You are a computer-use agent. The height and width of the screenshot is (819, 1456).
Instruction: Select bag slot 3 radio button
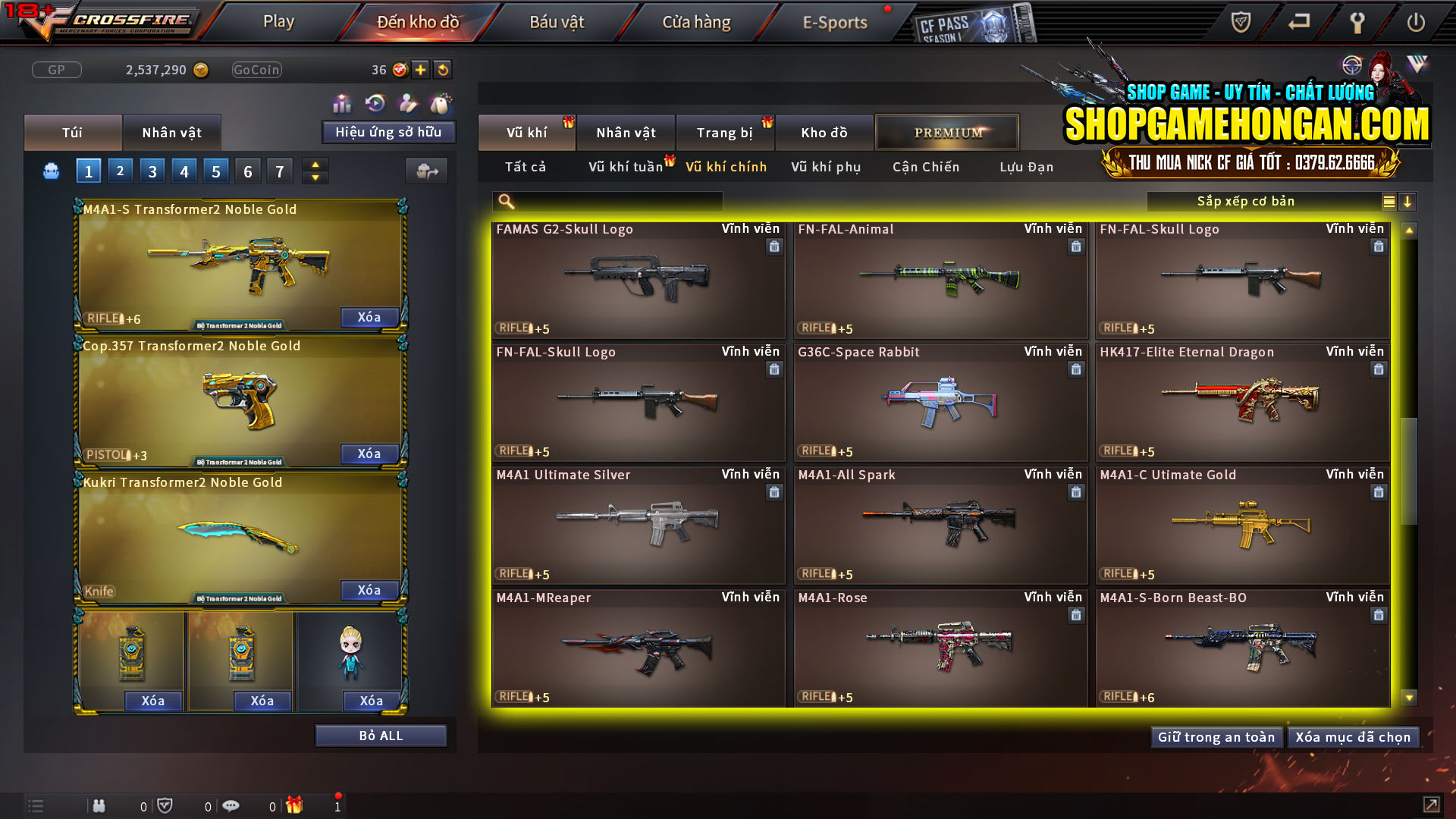click(152, 171)
